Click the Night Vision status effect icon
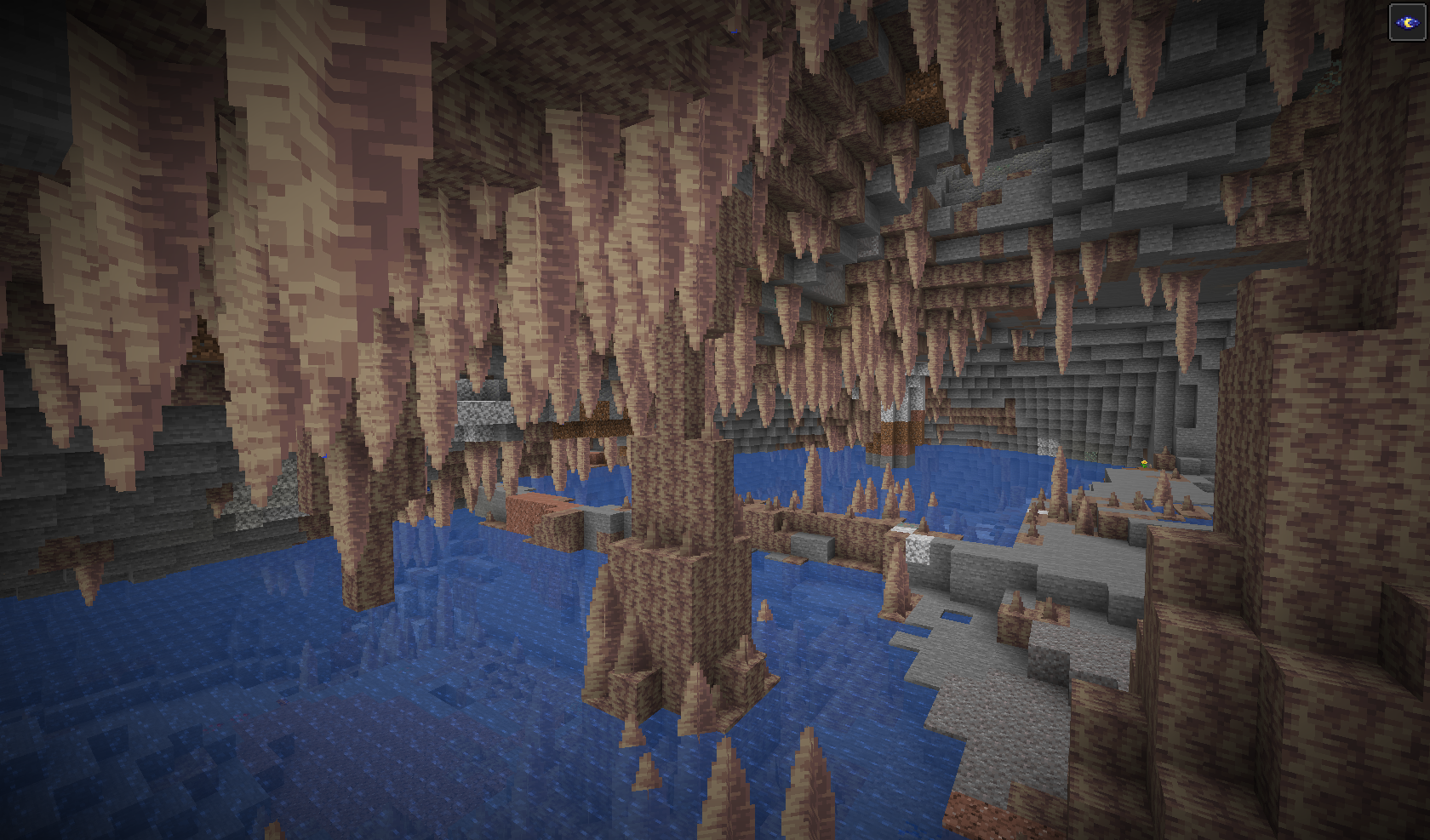This screenshot has height=840, width=1430. (x=1407, y=22)
